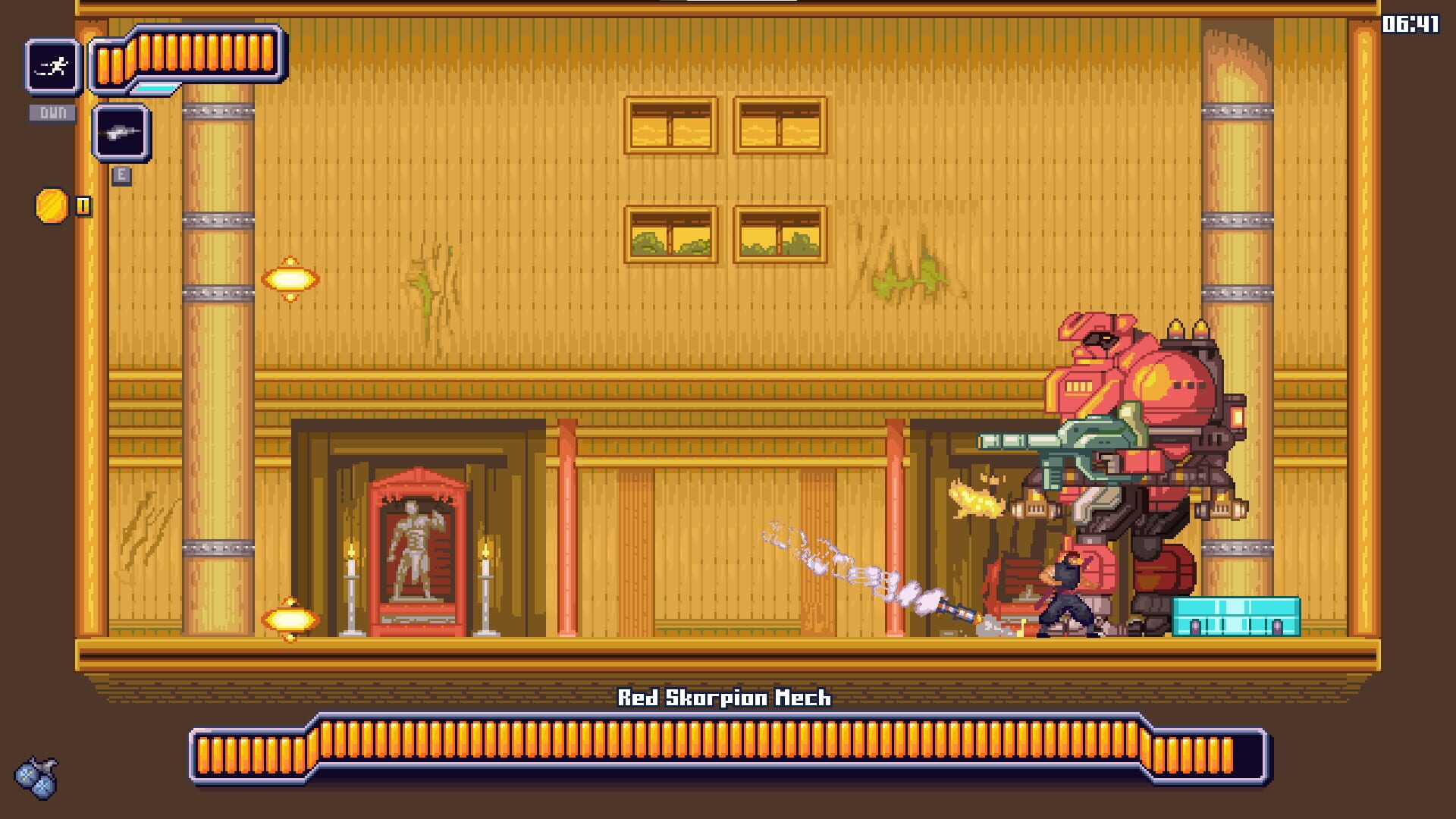Toggle the E key label under the weapon slot
This screenshot has width=1456, height=819.
(120, 174)
